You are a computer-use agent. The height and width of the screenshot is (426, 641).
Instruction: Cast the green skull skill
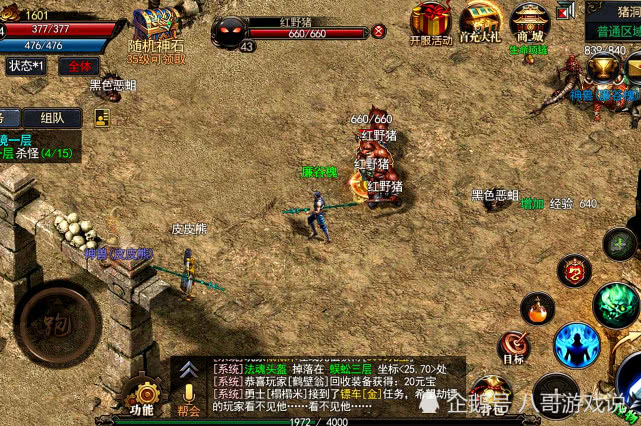pos(616,304)
